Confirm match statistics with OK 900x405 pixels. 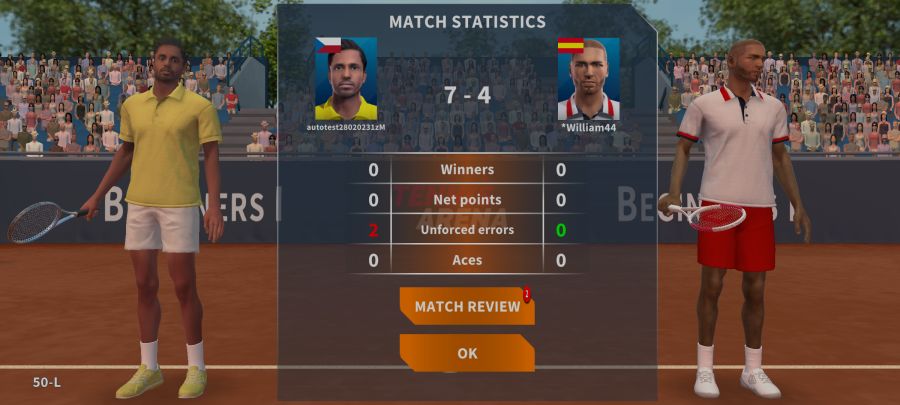click(x=466, y=353)
